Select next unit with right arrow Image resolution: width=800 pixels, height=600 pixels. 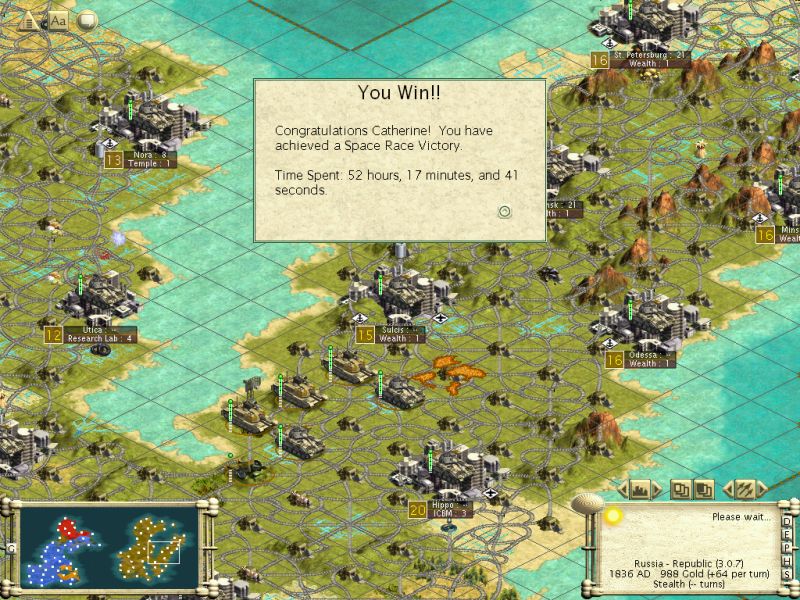coord(764,489)
